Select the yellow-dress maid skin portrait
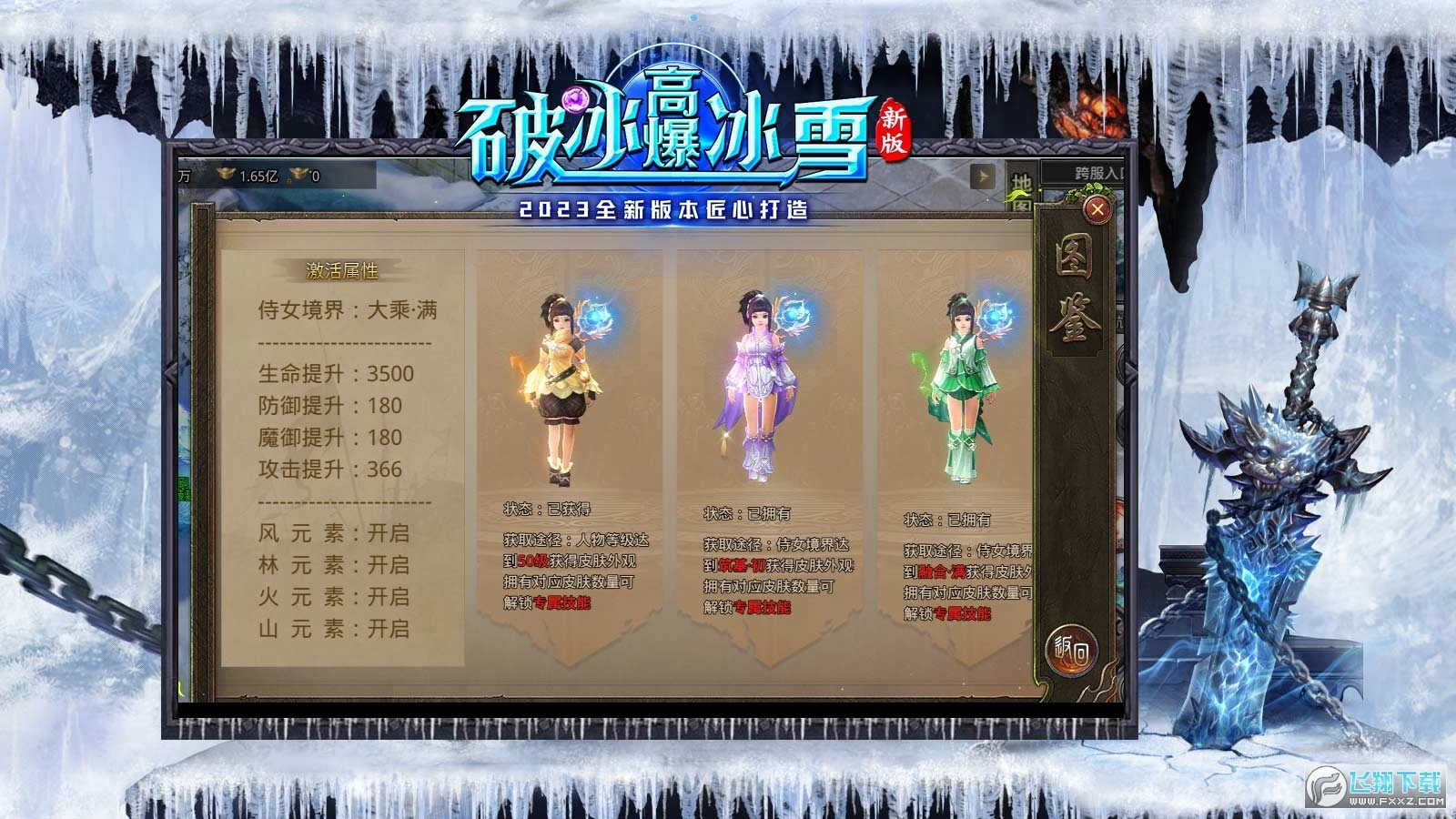Viewport: 1456px width, 819px height. click(x=562, y=382)
